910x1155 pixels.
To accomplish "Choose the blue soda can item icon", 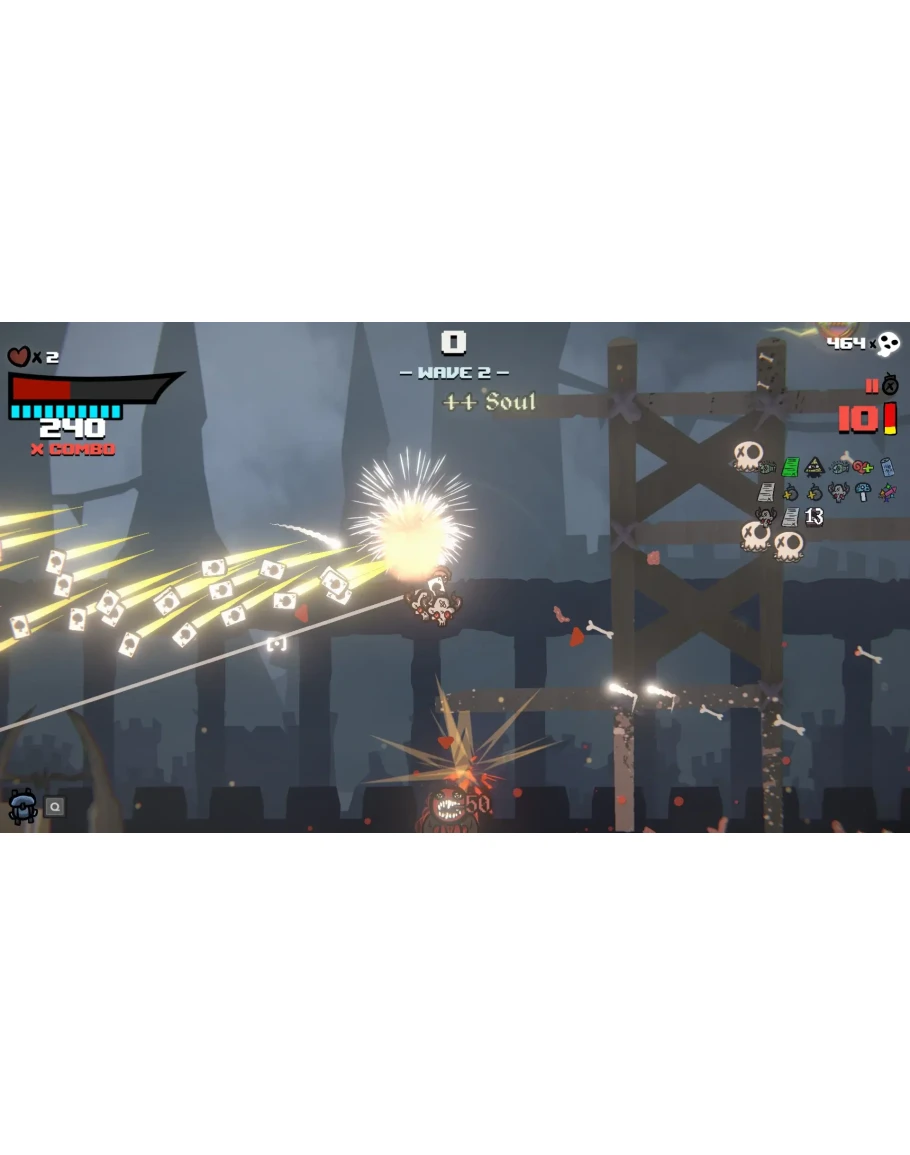I will [887, 467].
